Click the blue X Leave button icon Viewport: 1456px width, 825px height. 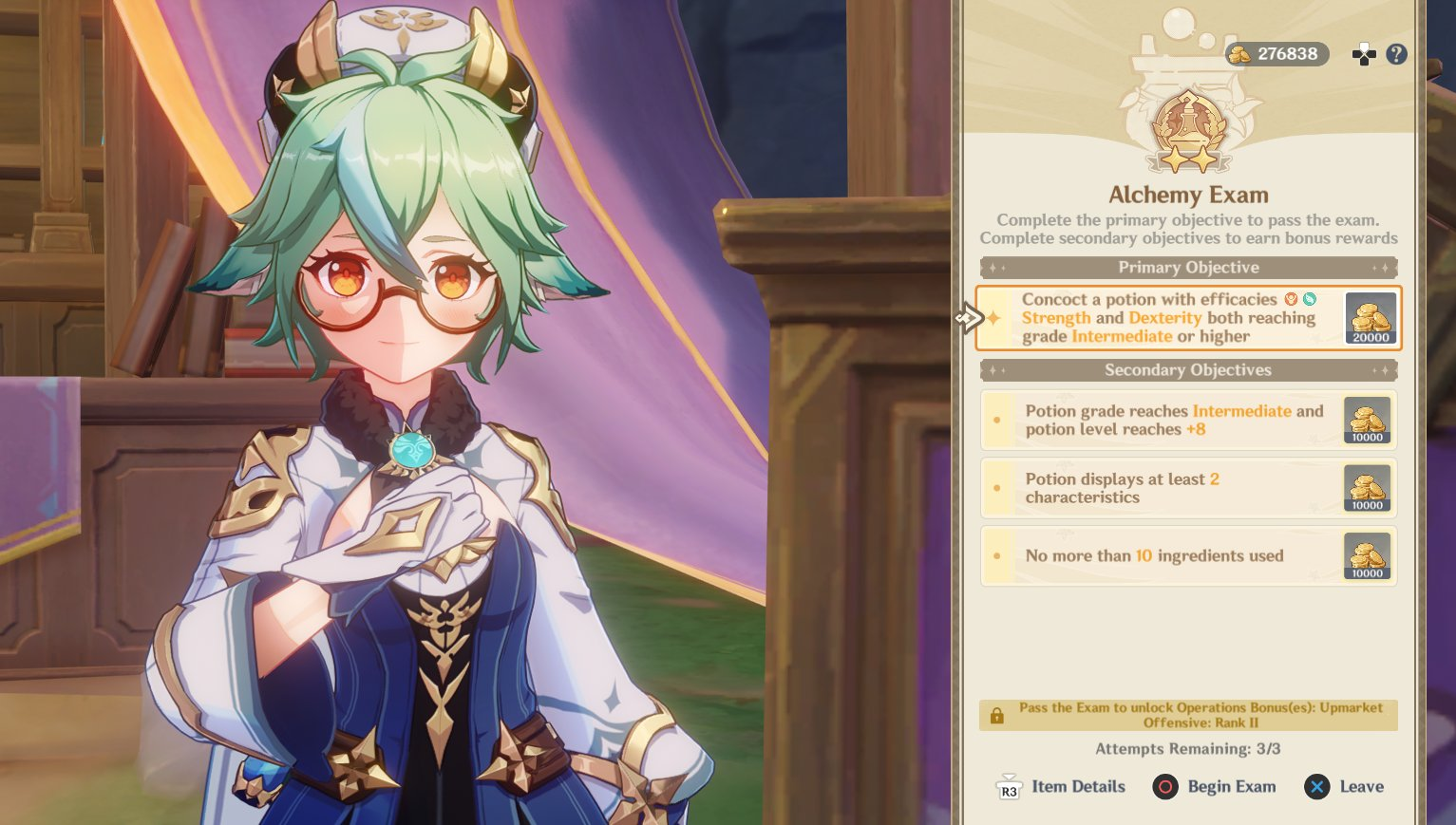[1317, 786]
